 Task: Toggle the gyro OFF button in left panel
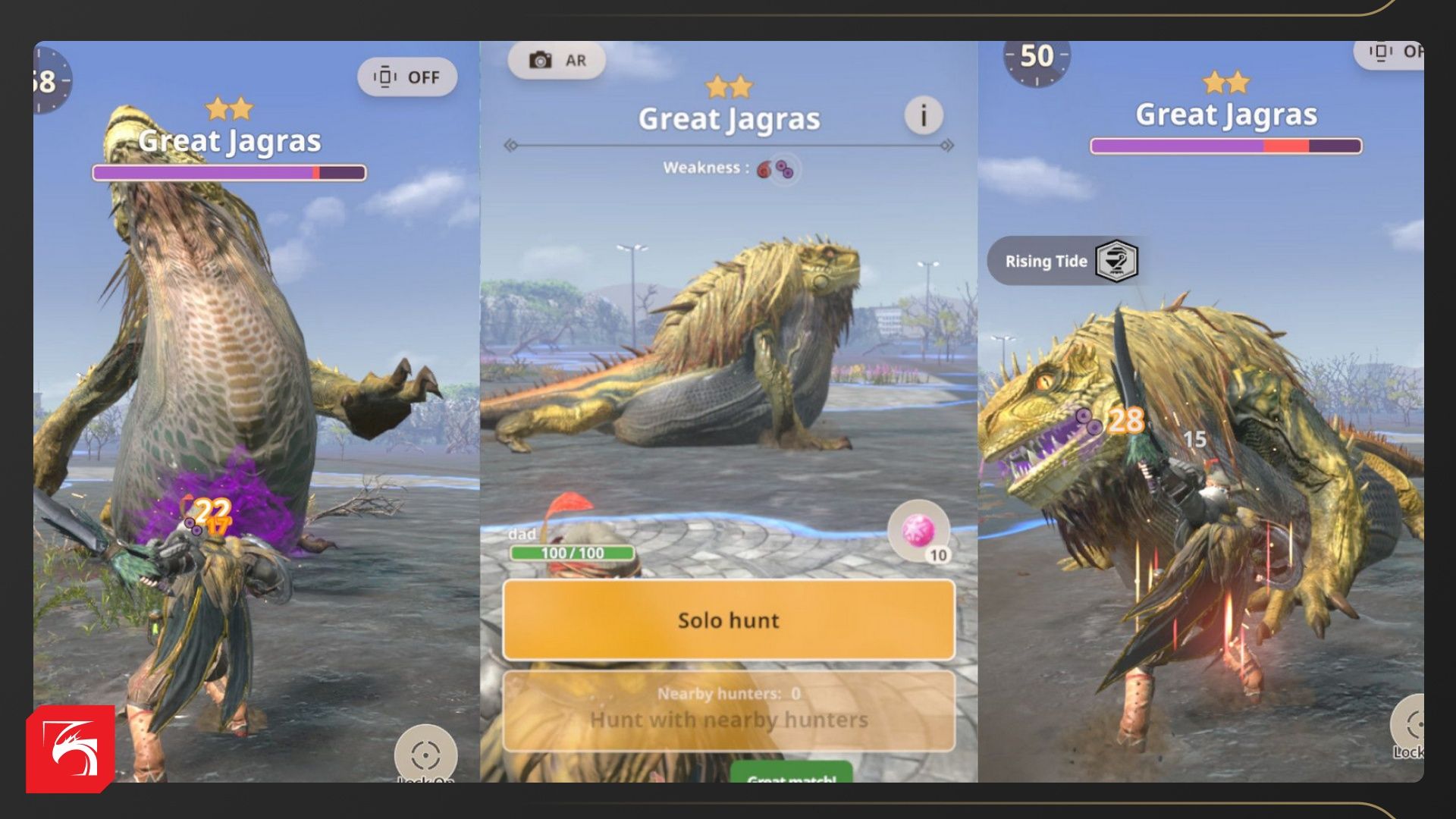(x=407, y=77)
